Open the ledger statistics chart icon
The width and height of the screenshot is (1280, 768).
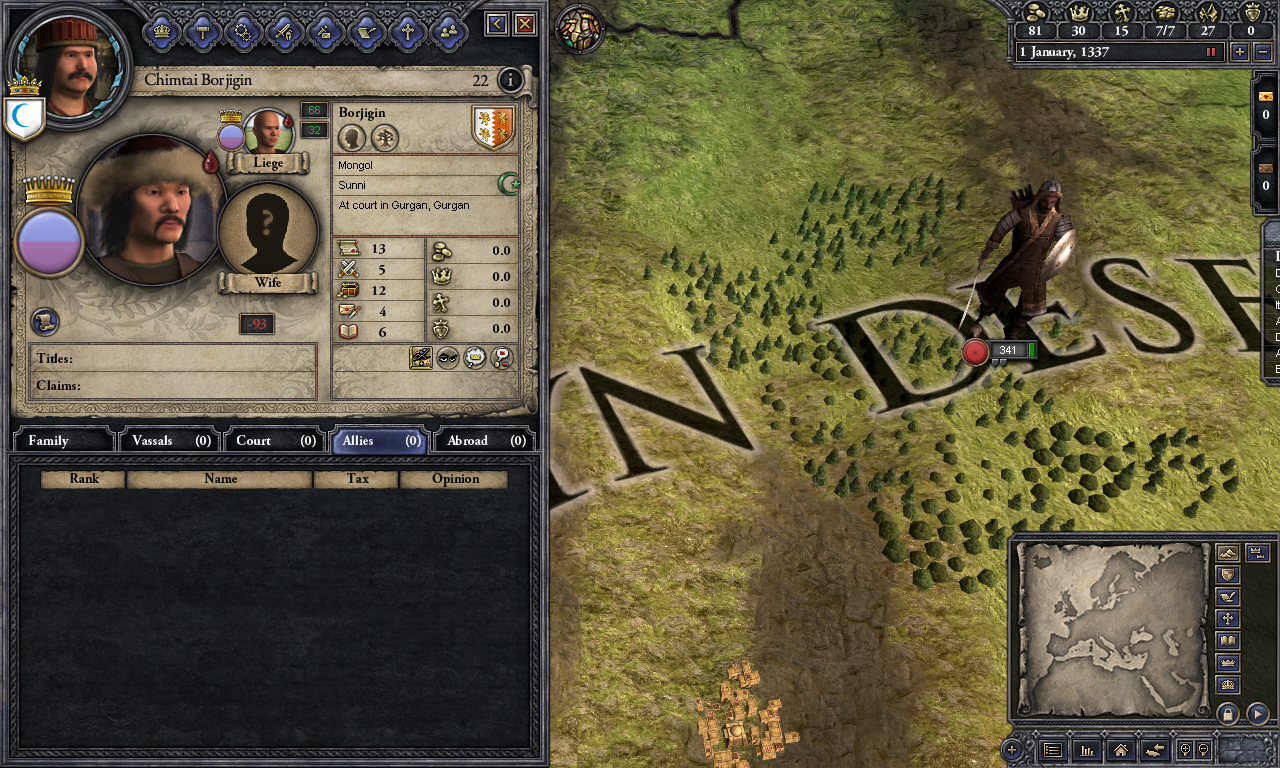point(1087,750)
